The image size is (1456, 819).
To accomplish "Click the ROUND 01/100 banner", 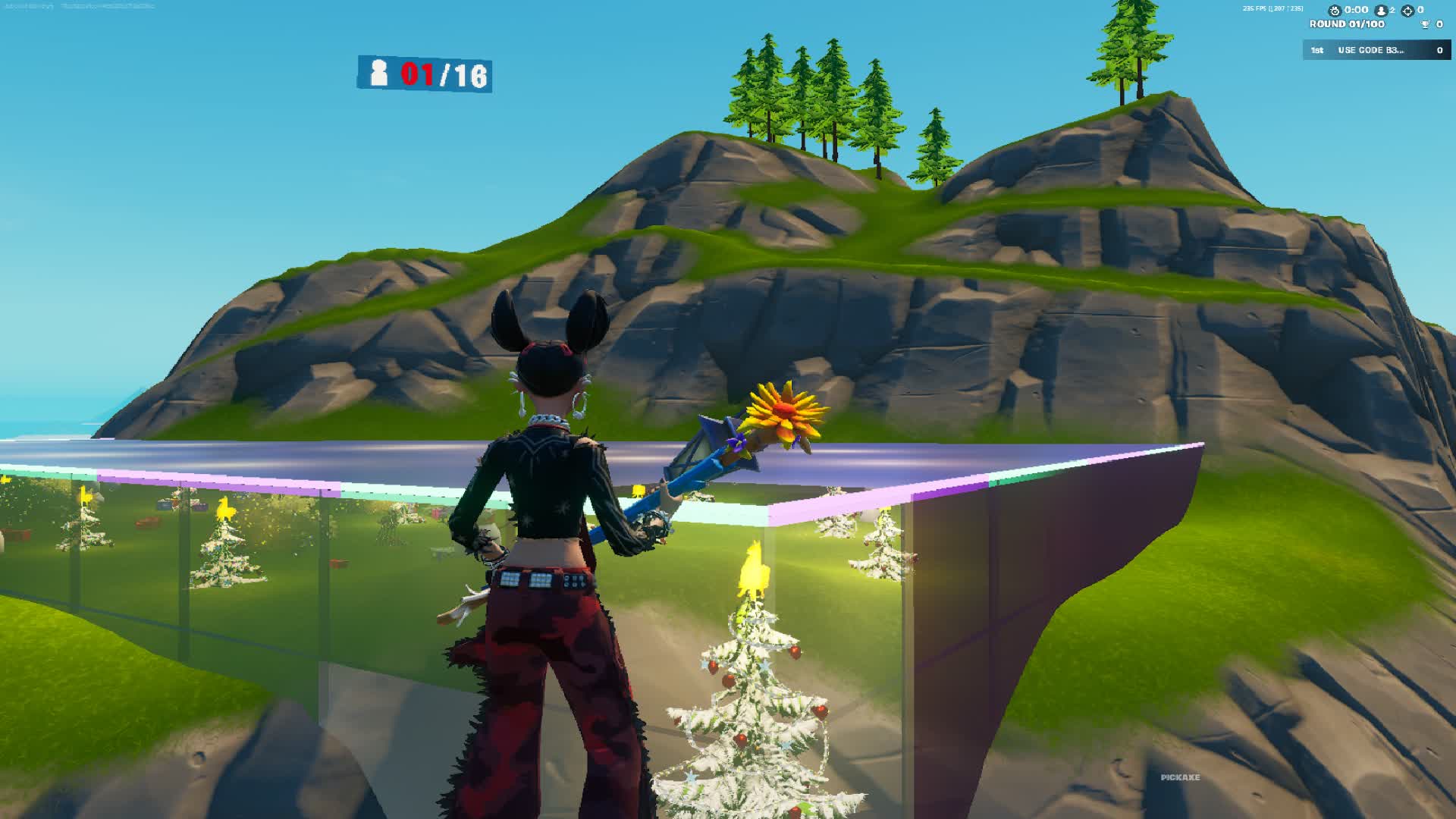I will [x=1348, y=25].
